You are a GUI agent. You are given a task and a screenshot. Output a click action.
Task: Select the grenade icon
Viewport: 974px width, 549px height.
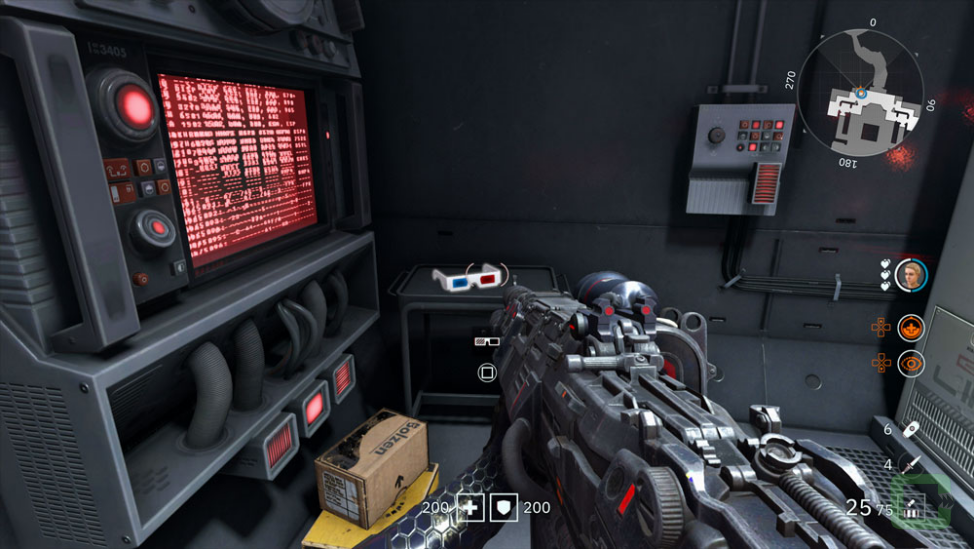coord(911,429)
